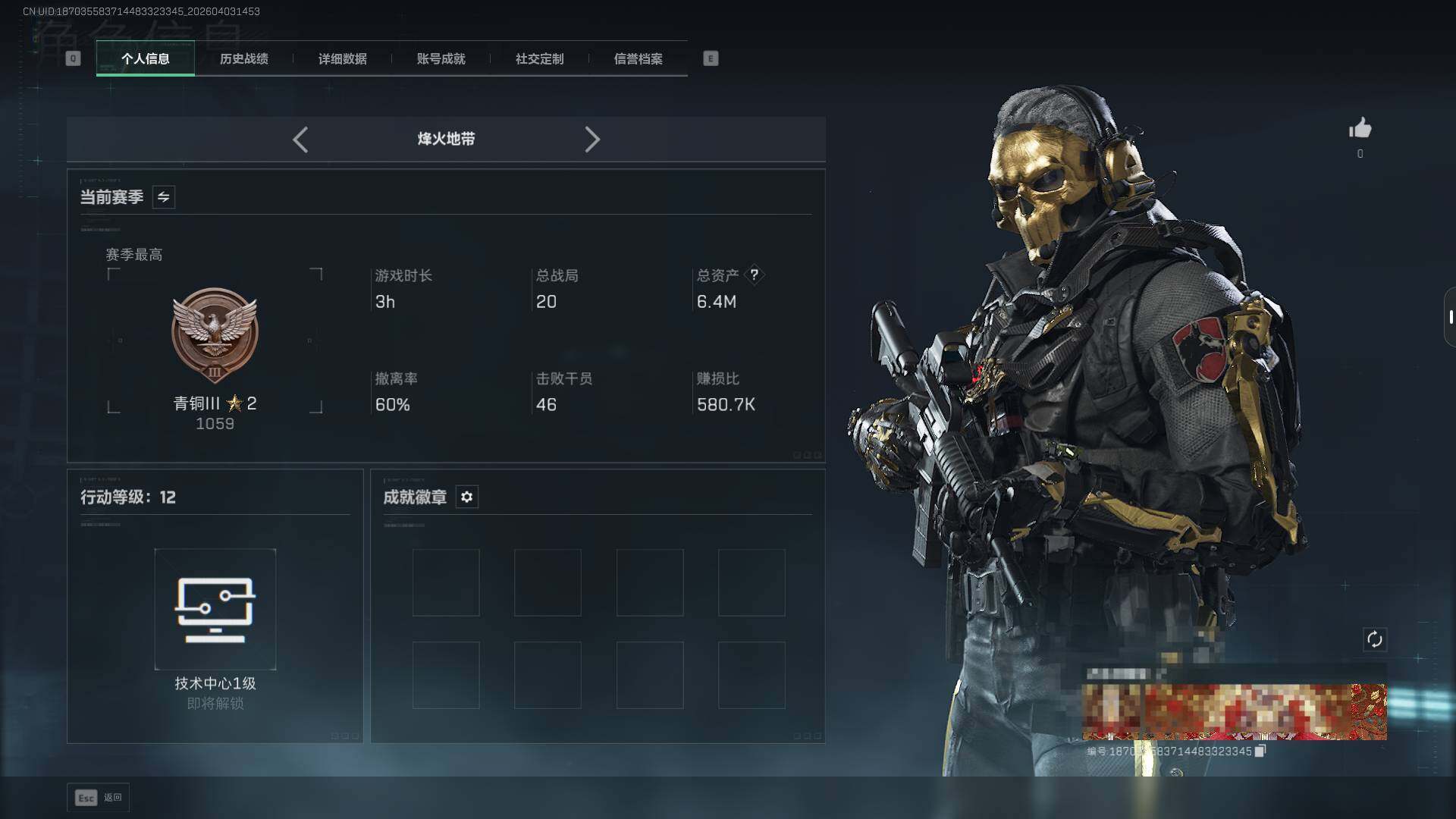The width and height of the screenshot is (1456, 819).
Task: Select the 详细数据 tab
Action: 342,59
